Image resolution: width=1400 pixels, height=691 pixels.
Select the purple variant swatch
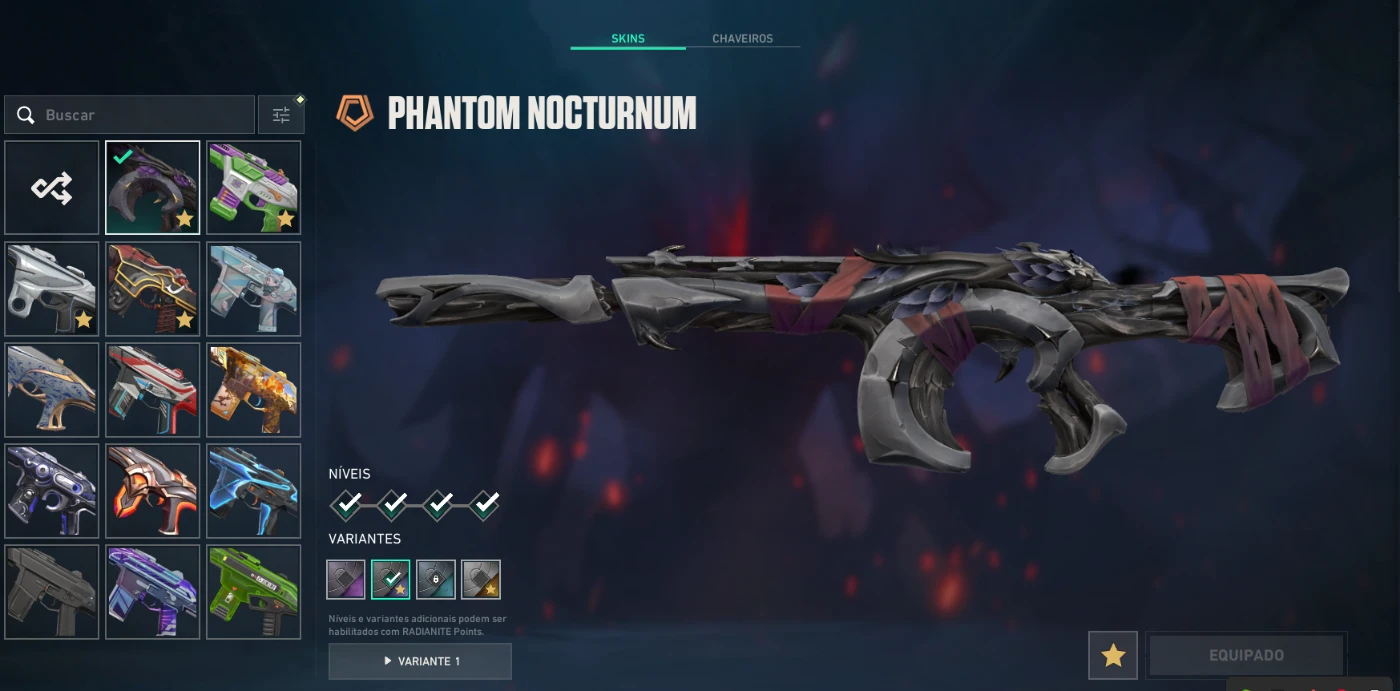pyautogui.click(x=346, y=579)
